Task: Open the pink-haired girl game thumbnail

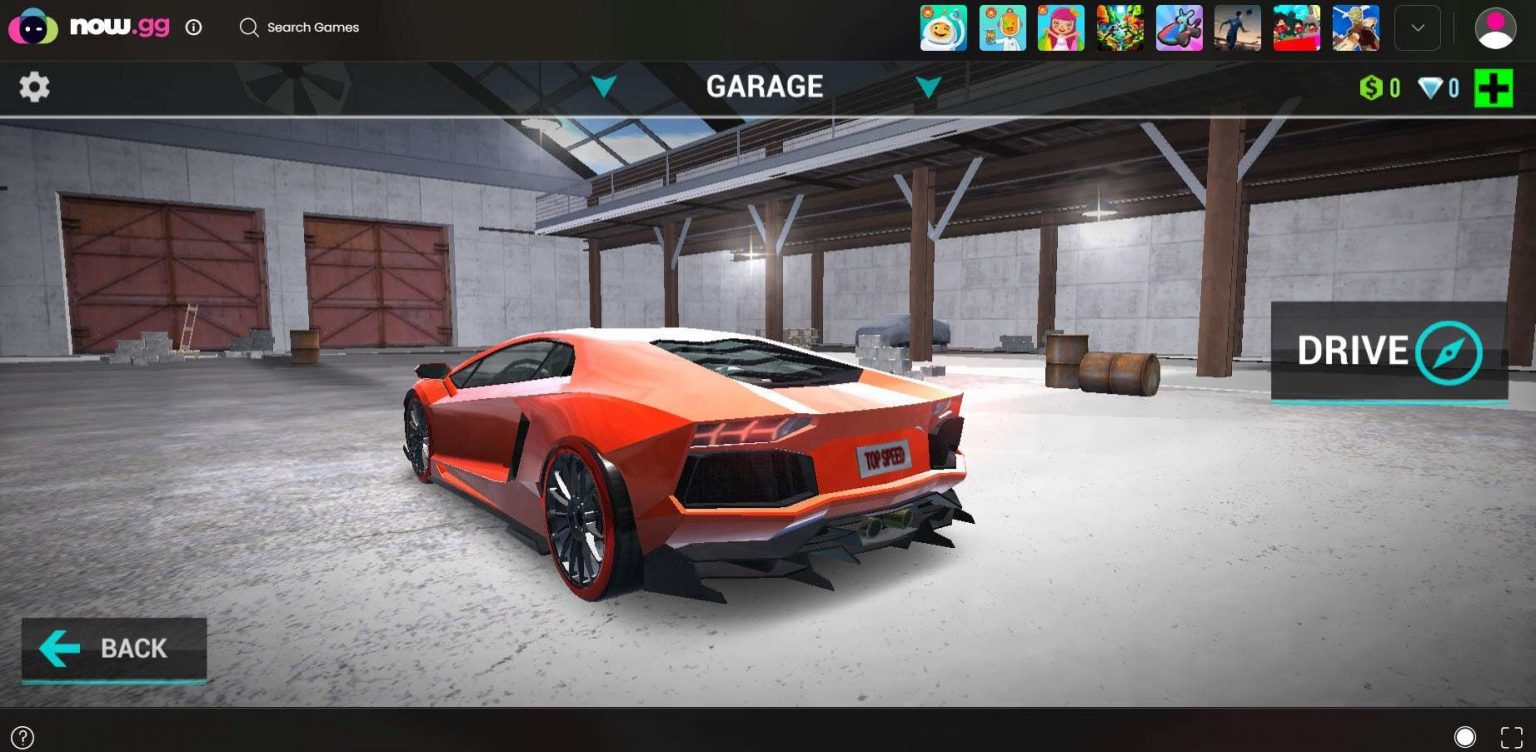Action: 1061,27
